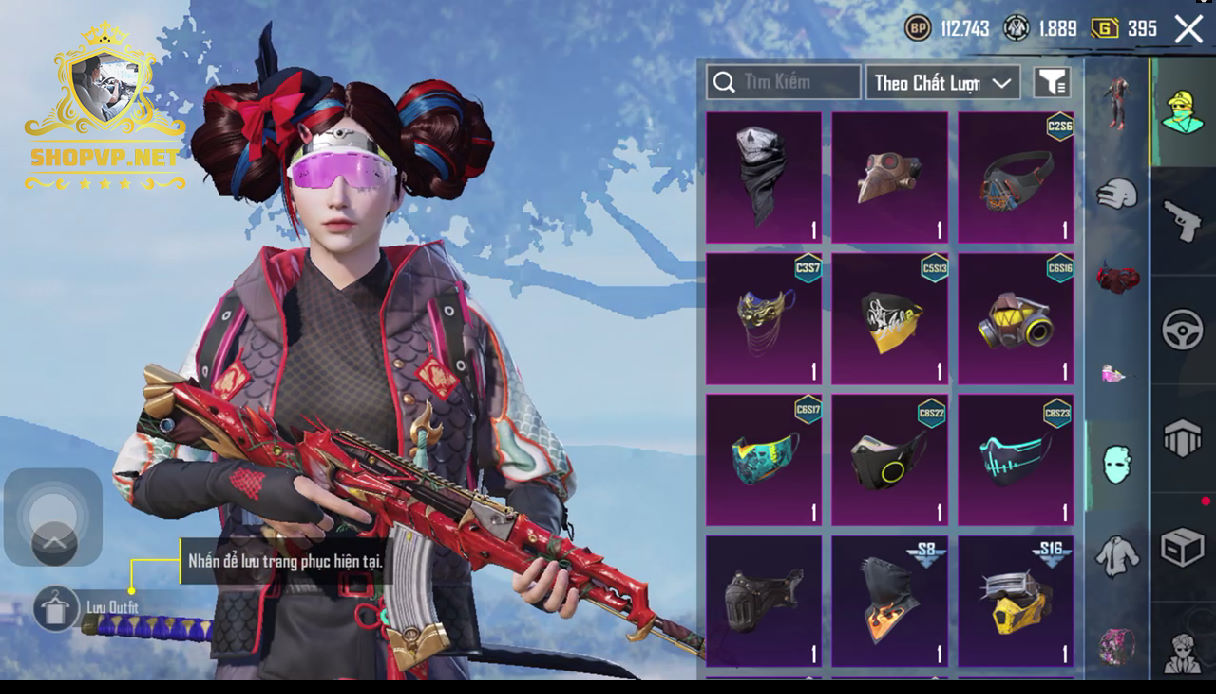Screen dimensions: 1216x694
Task: Pick the C3S7 golden chain mask
Action: [764, 318]
